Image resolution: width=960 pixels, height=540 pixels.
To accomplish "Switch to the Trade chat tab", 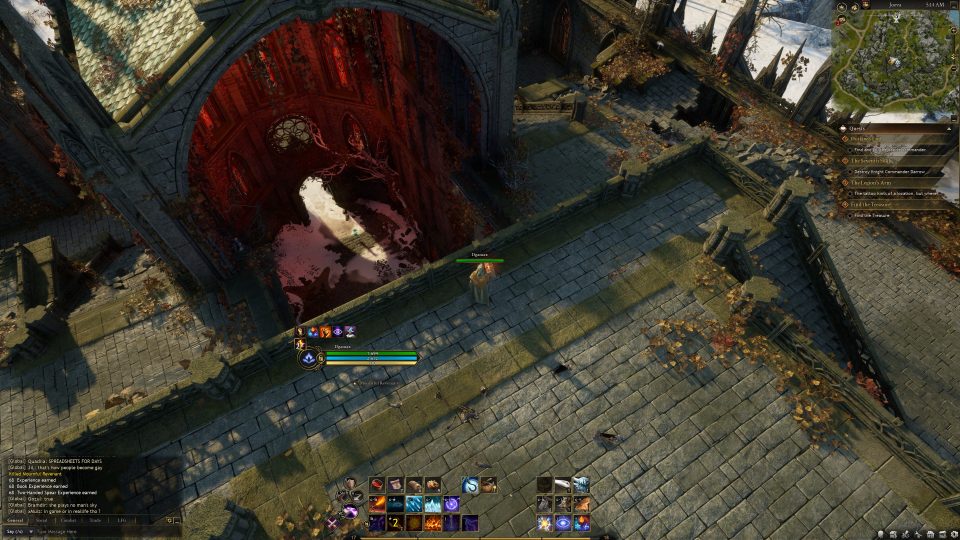I will [95, 520].
